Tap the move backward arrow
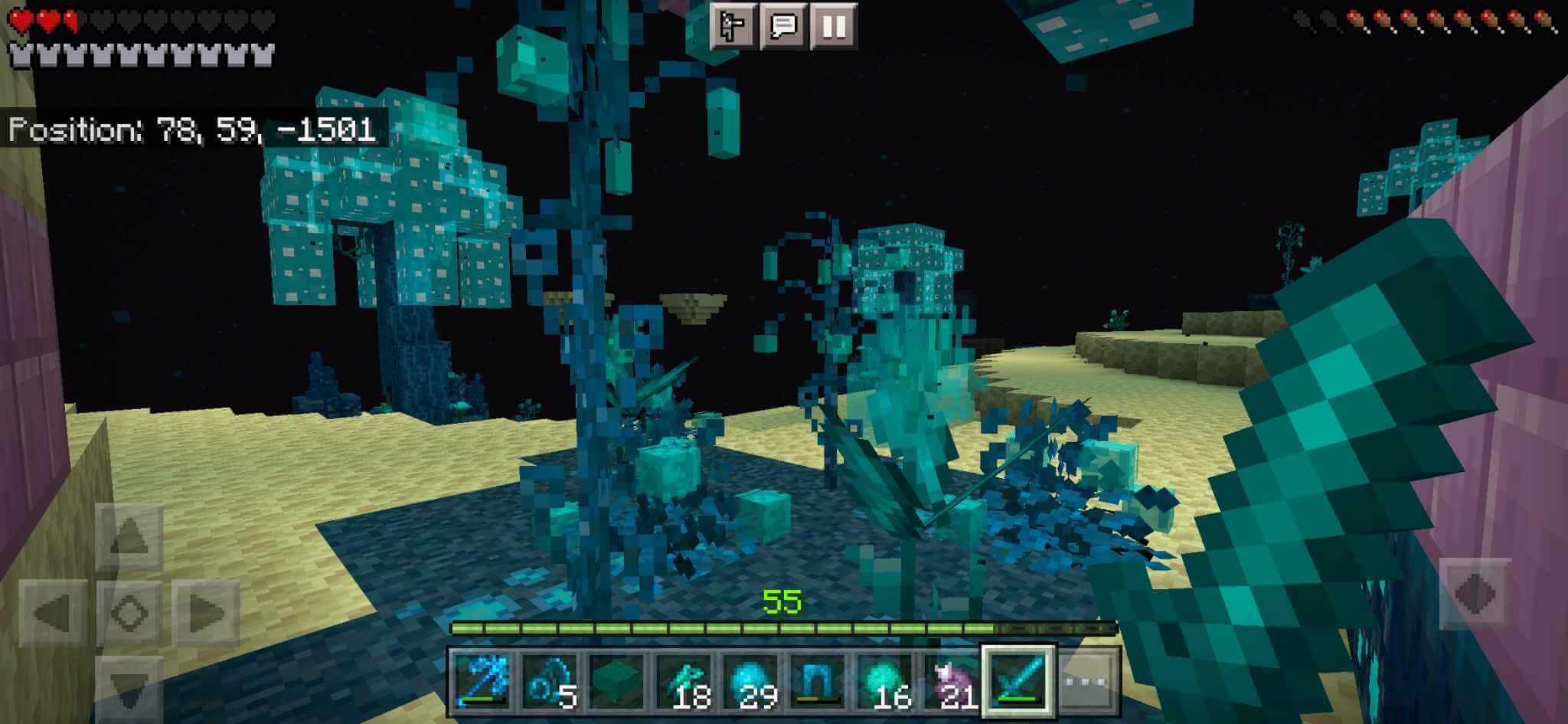1568x724 pixels. click(x=129, y=686)
